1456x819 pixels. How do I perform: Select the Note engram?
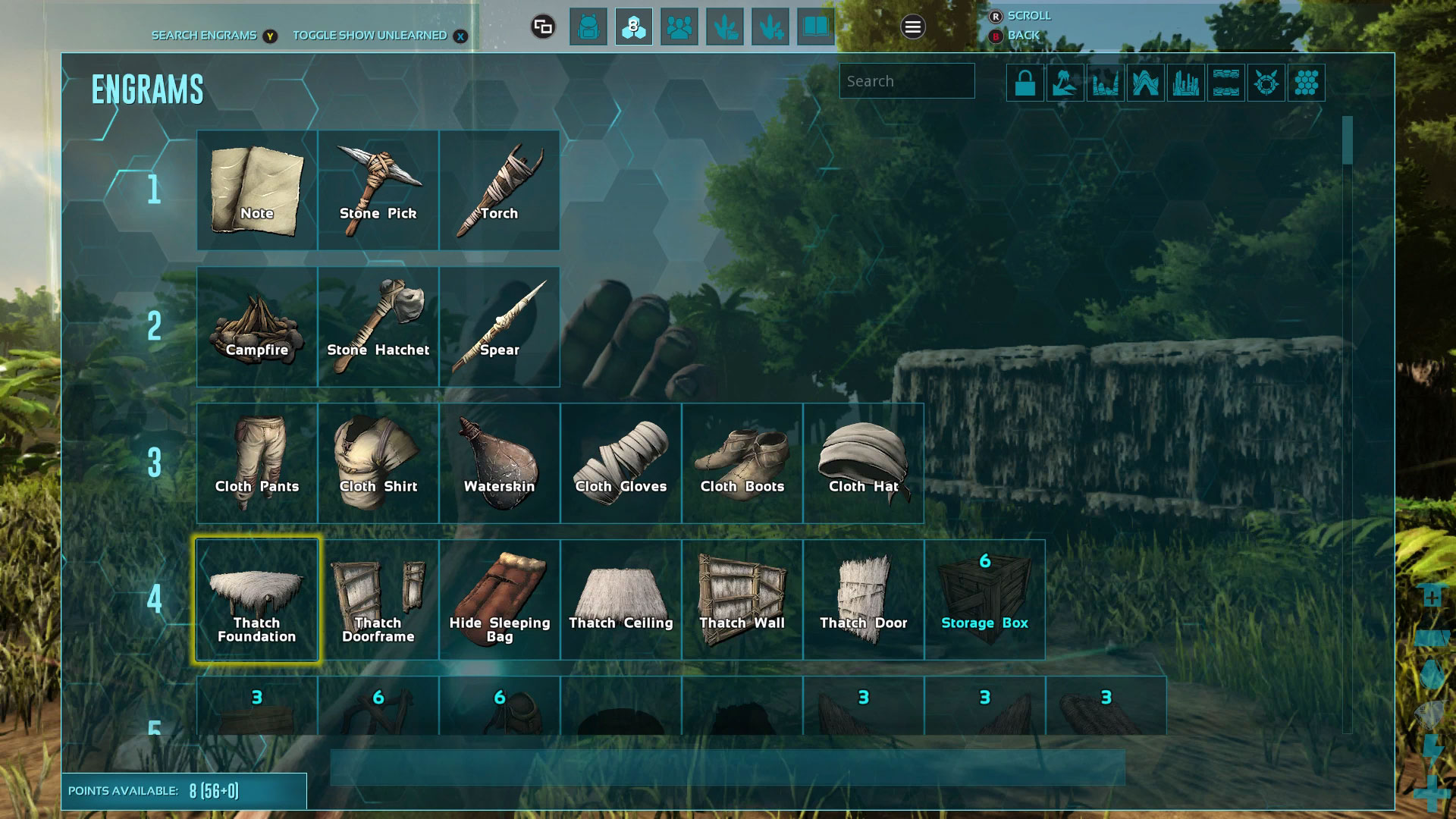pos(257,190)
